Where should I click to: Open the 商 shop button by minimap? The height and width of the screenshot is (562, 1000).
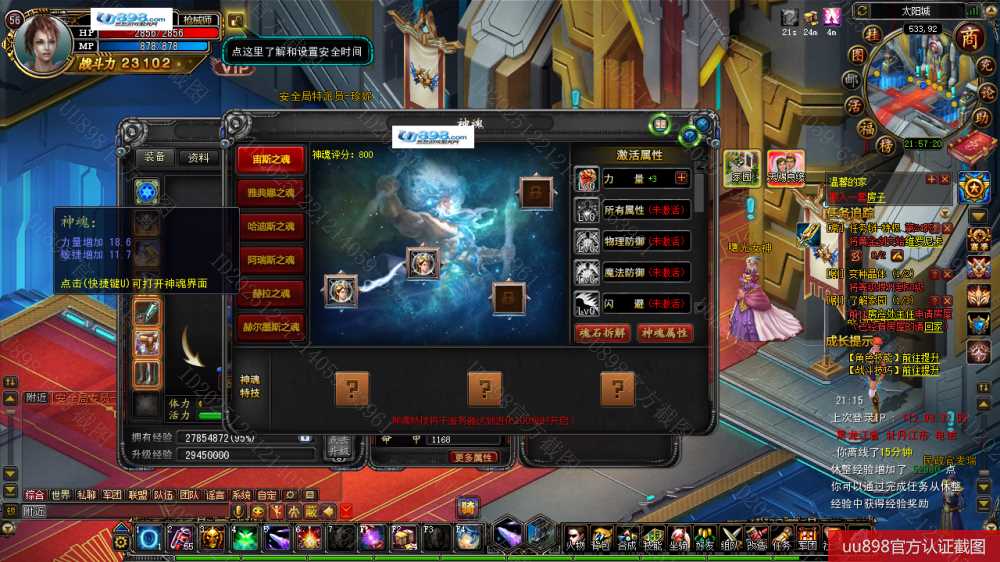point(969,38)
